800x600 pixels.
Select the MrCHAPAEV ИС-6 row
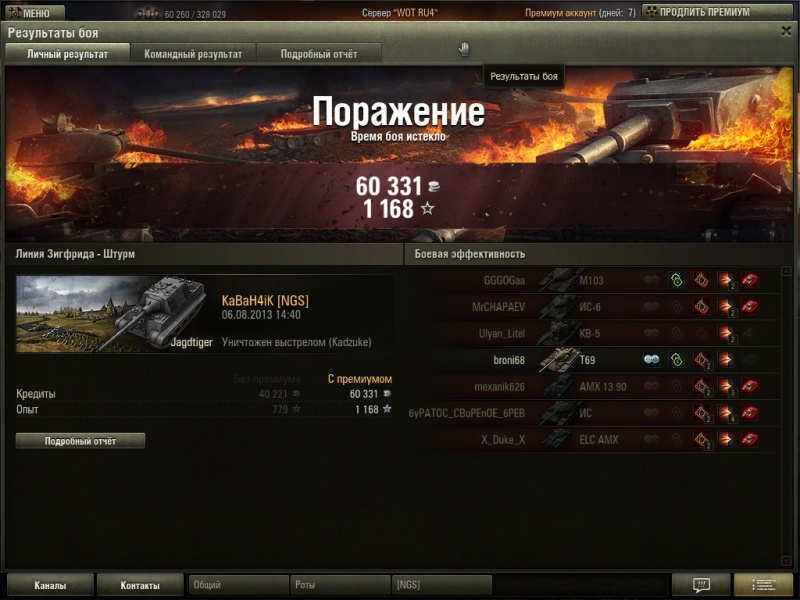(x=600, y=307)
